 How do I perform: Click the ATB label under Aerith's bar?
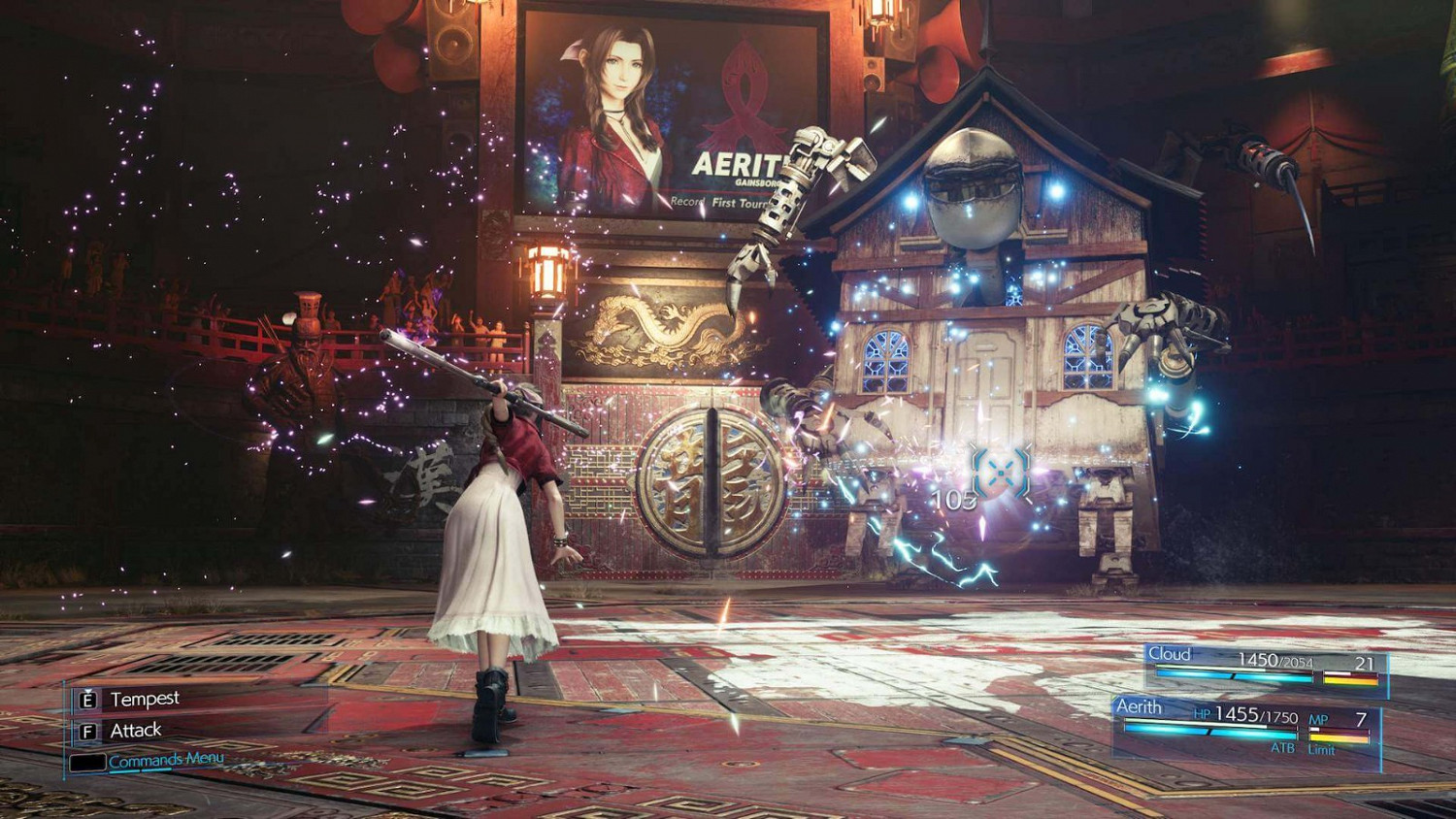[1283, 747]
